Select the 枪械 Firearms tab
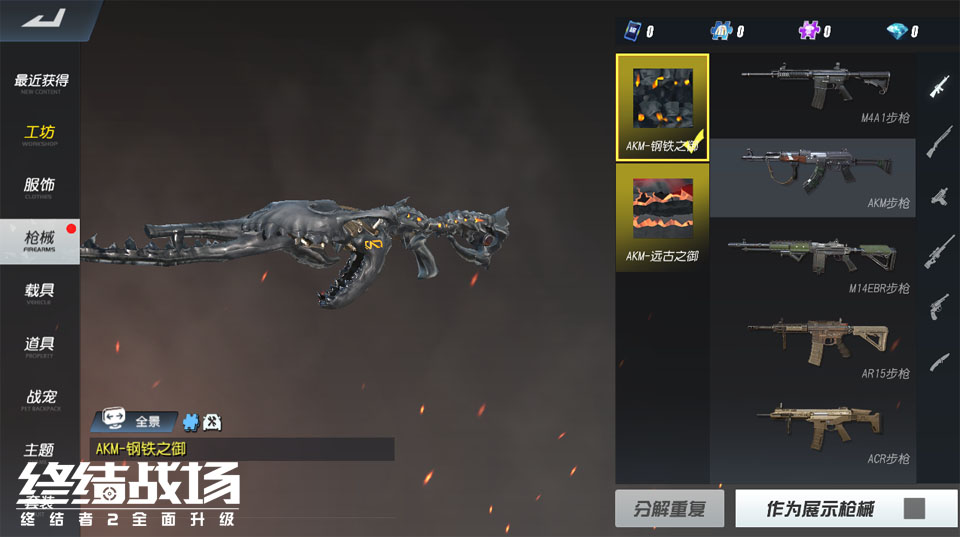960x537 pixels. point(40,240)
